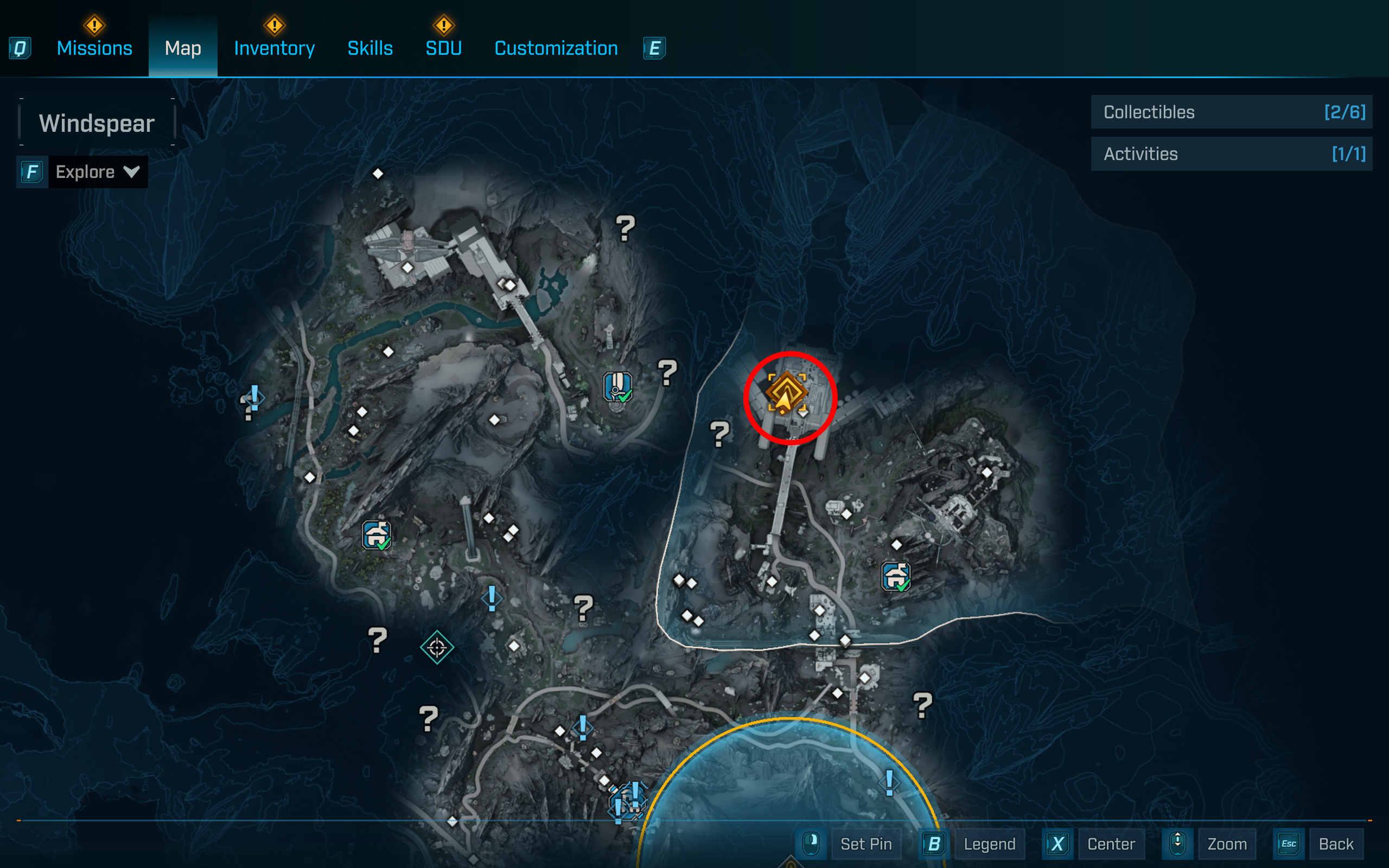Show the Collectibles list
This screenshot has width=1389, height=868.
point(1231,112)
